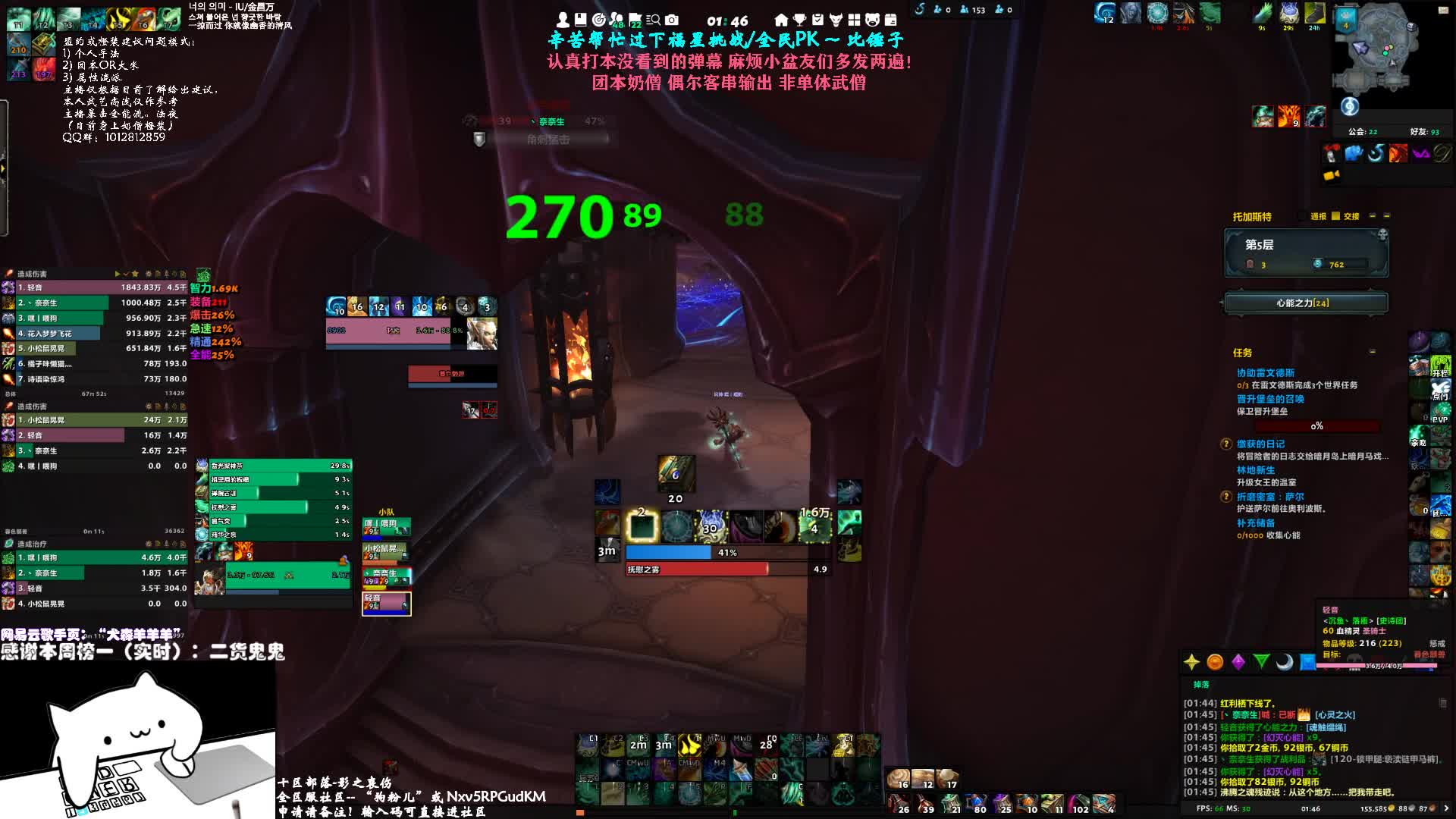Open the camera screenshot icon at top
The width and height of the screenshot is (1456, 819).
pos(672,20)
